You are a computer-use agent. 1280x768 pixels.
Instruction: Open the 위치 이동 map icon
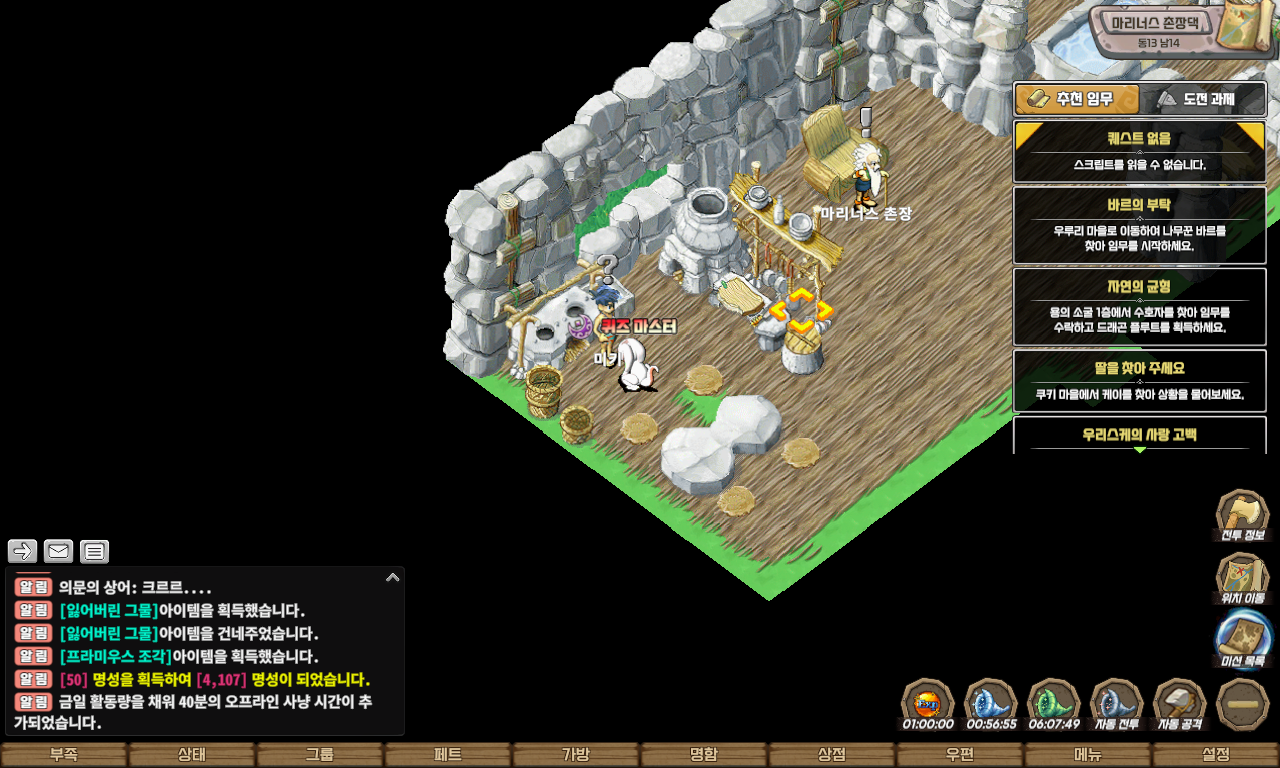pyautogui.click(x=1242, y=580)
